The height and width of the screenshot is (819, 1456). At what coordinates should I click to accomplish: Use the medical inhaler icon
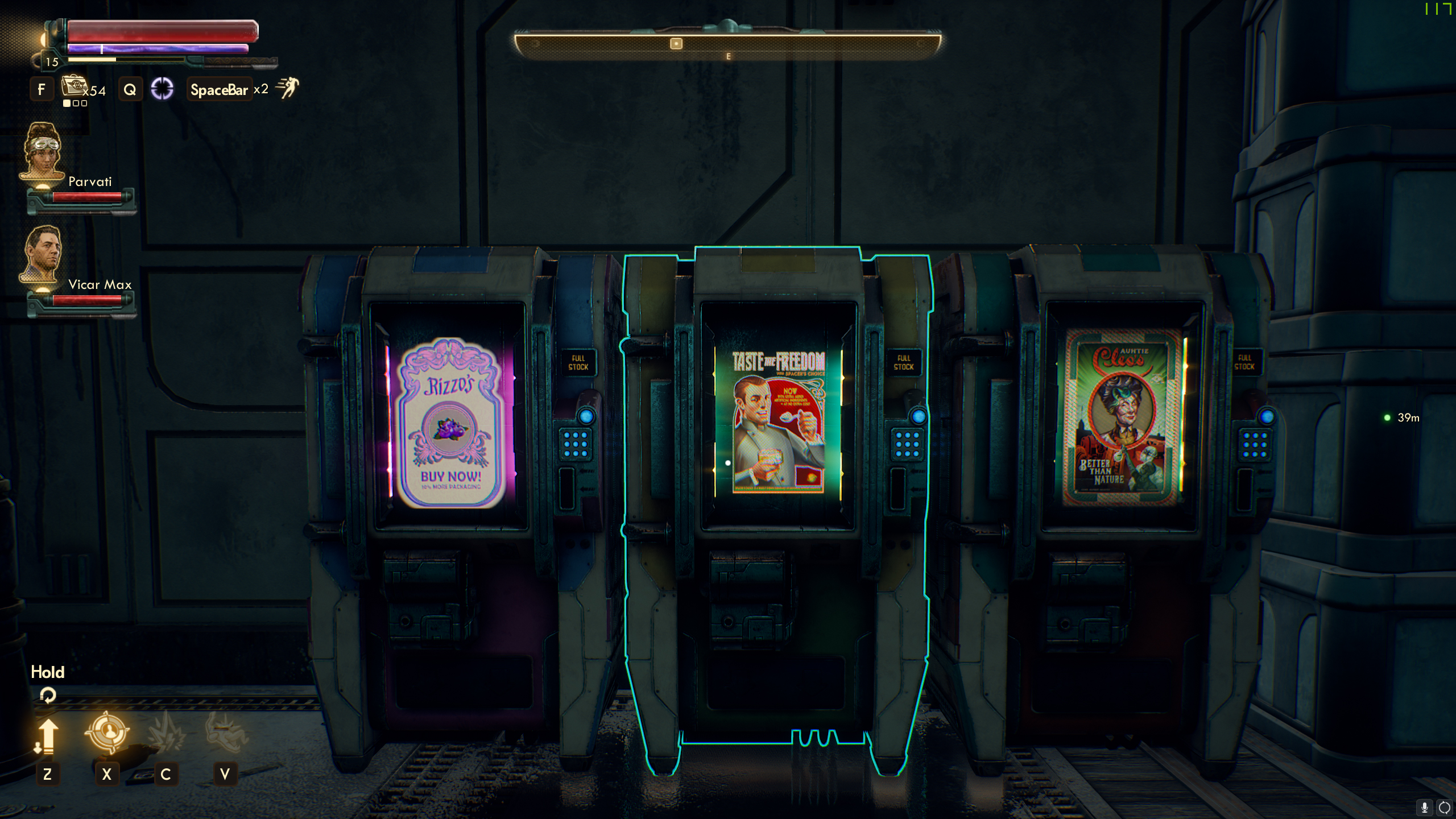pyautogui.click(x=74, y=88)
